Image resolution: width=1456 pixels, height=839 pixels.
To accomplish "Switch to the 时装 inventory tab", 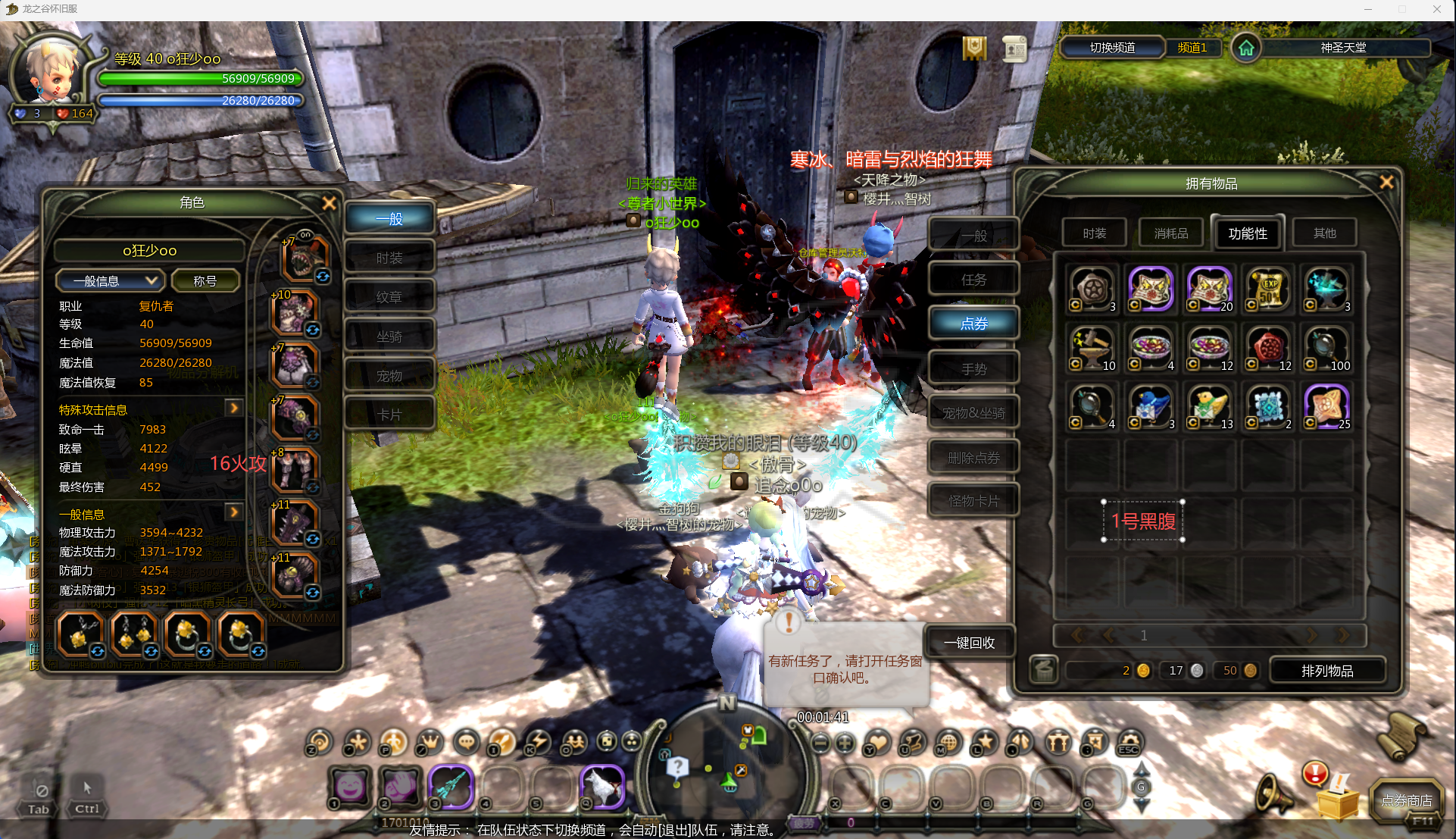I will pos(1094,233).
